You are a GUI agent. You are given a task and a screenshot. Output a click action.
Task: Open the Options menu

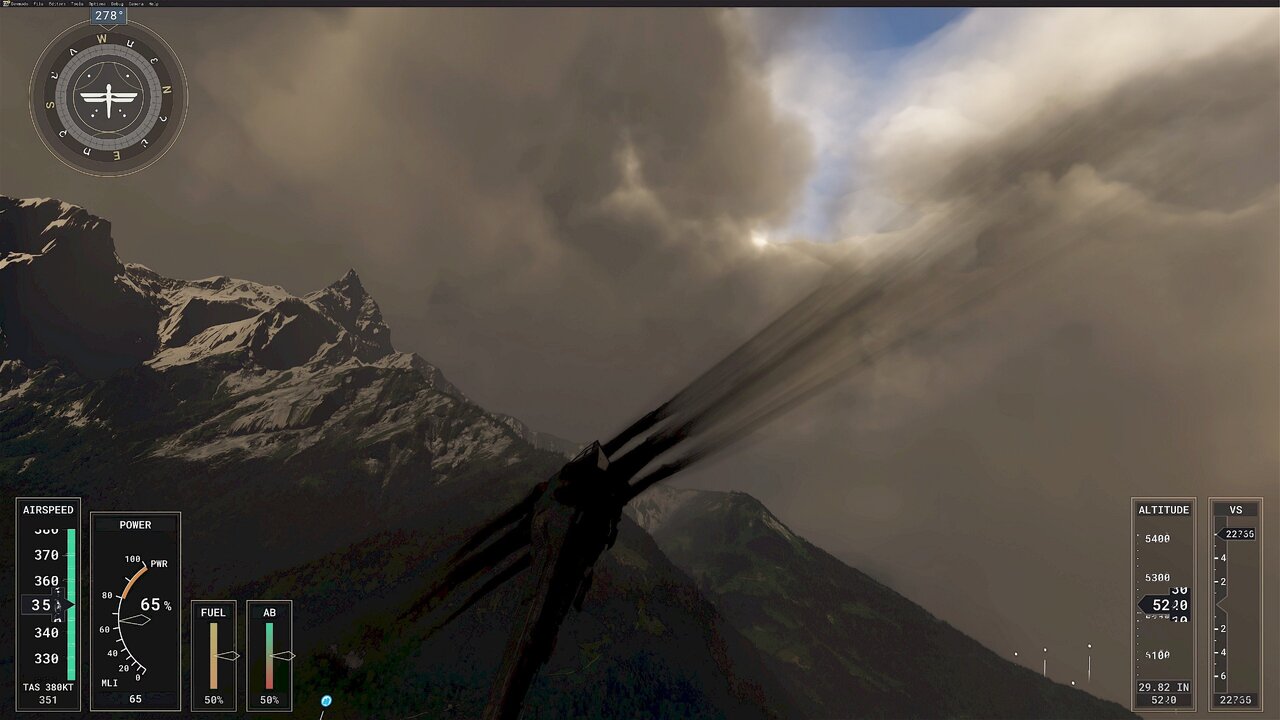96,4
